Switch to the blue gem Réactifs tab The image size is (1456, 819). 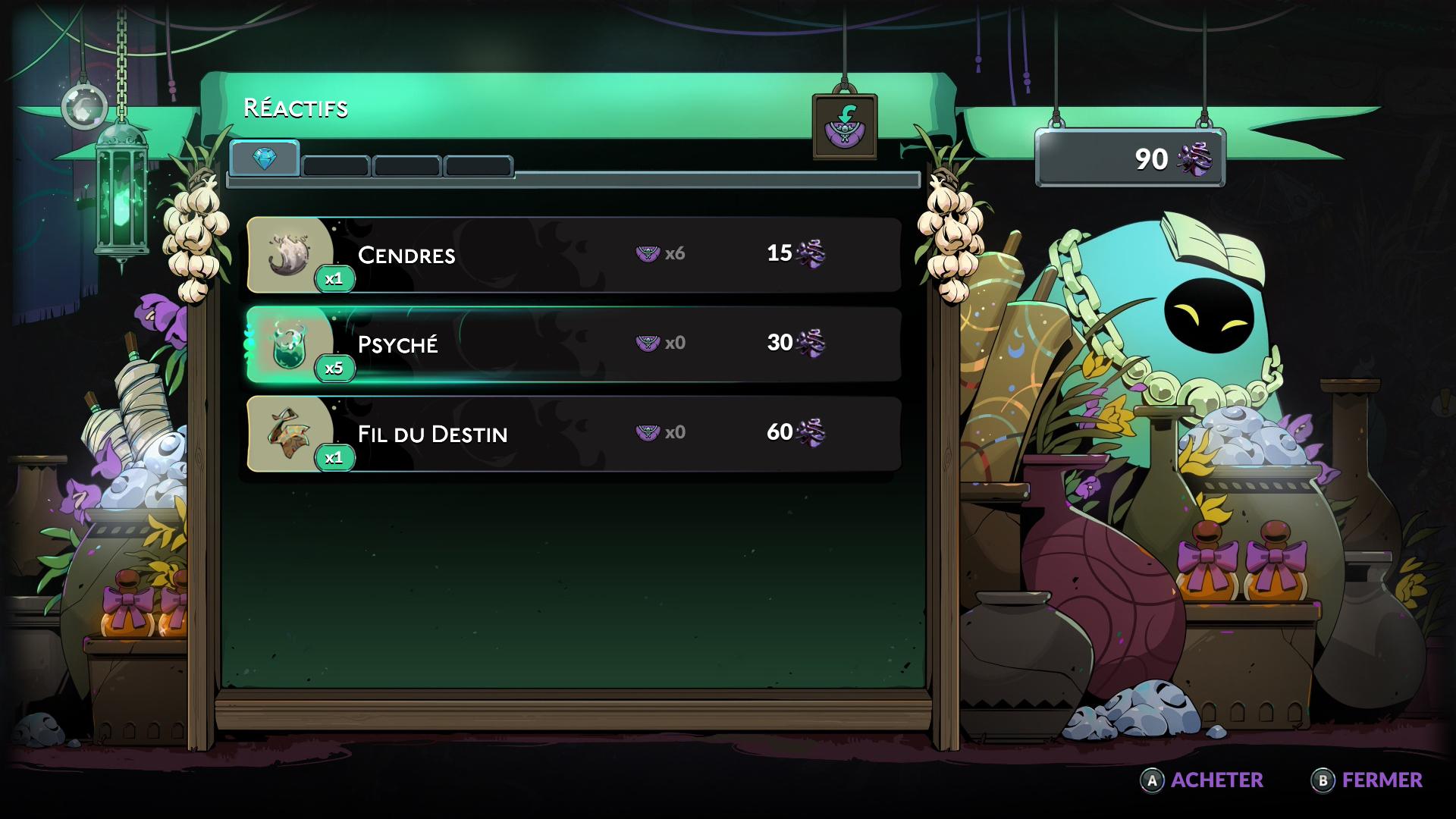pos(265,159)
